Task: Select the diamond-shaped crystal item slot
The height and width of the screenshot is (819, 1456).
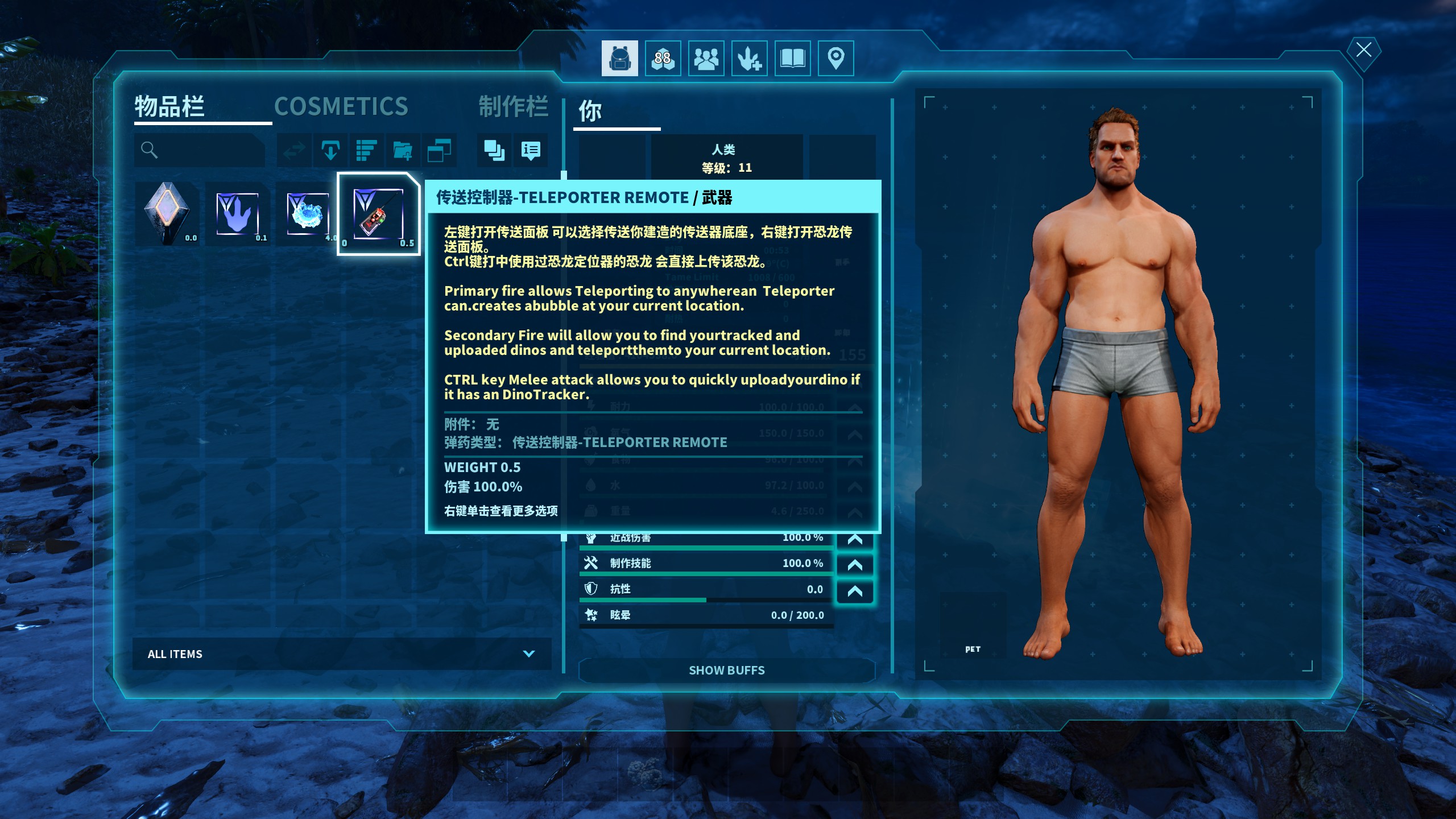Action: coord(167,214)
